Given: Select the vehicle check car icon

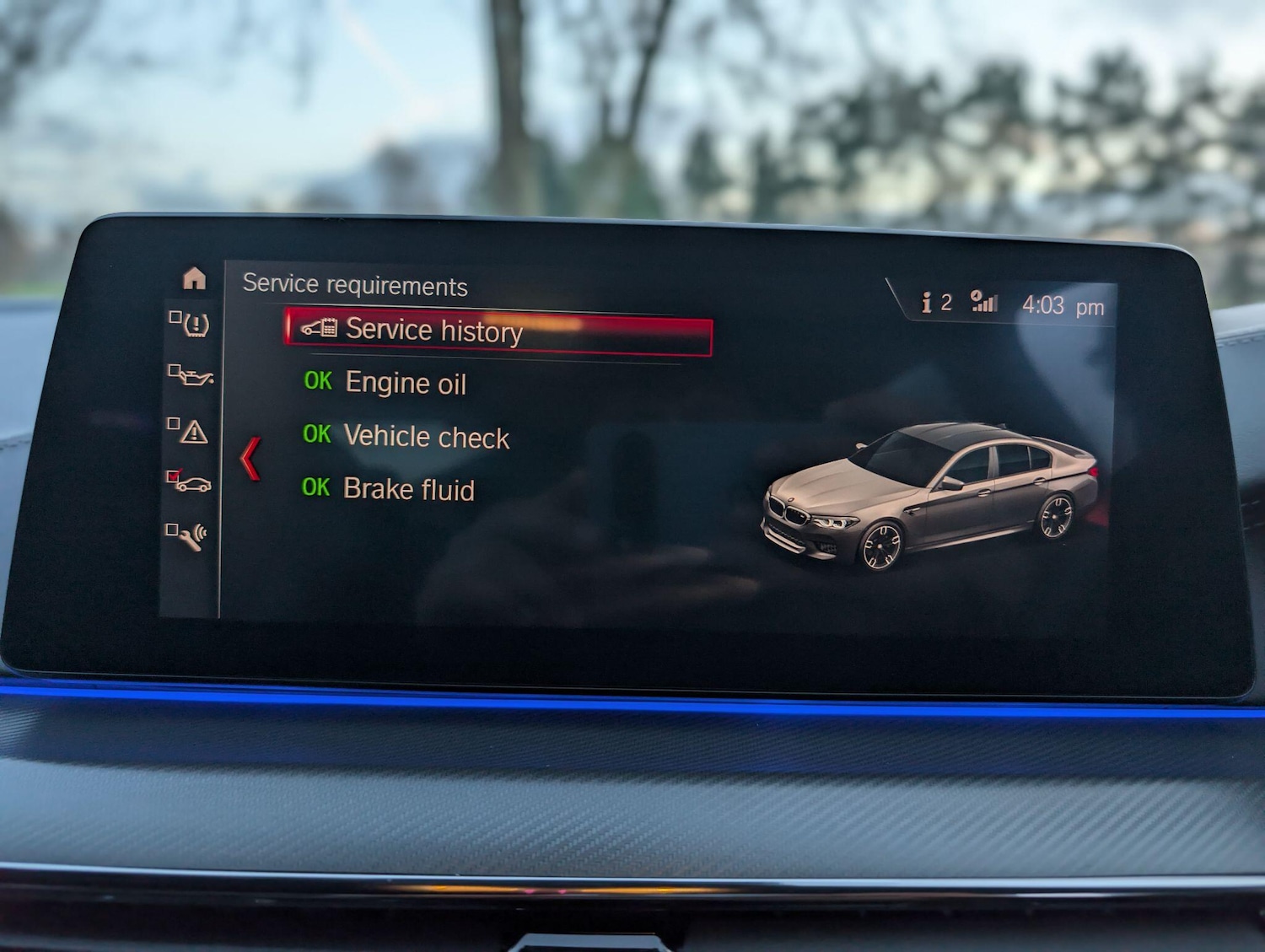Looking at the screenshot, I should pyautogui.click(x=196, y=483).
